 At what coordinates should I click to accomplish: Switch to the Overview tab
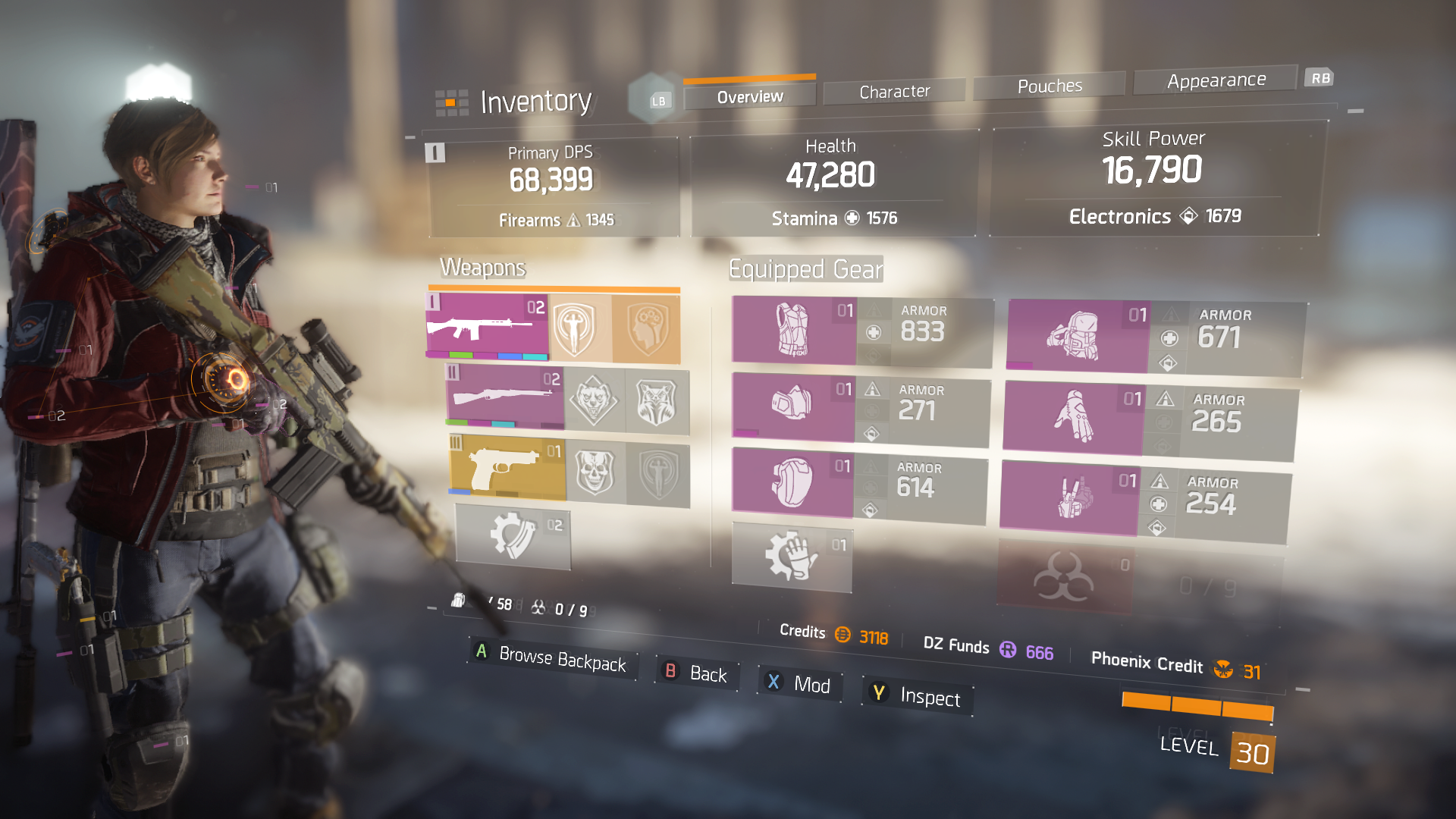[x=749, y=97]
